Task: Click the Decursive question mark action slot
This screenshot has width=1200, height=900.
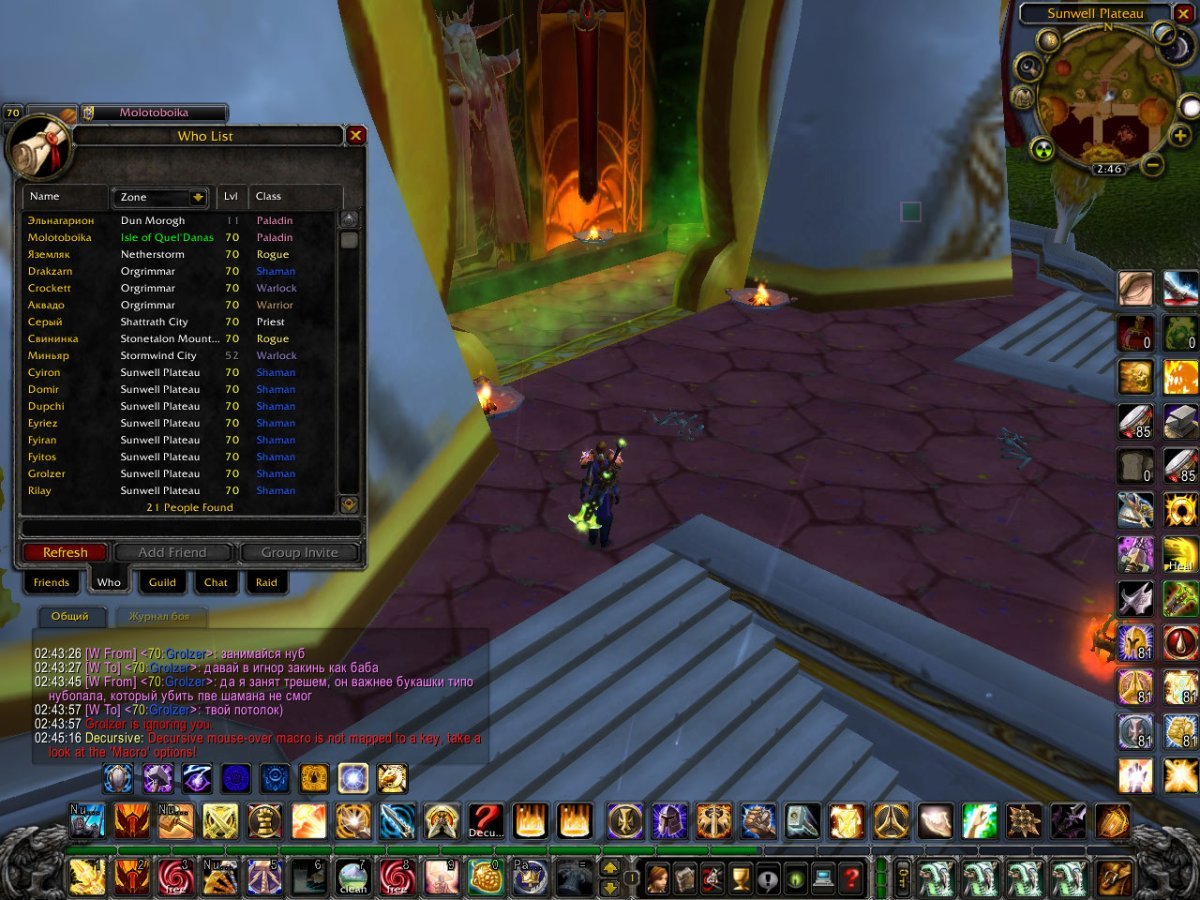Action: [x=486, y=821]
